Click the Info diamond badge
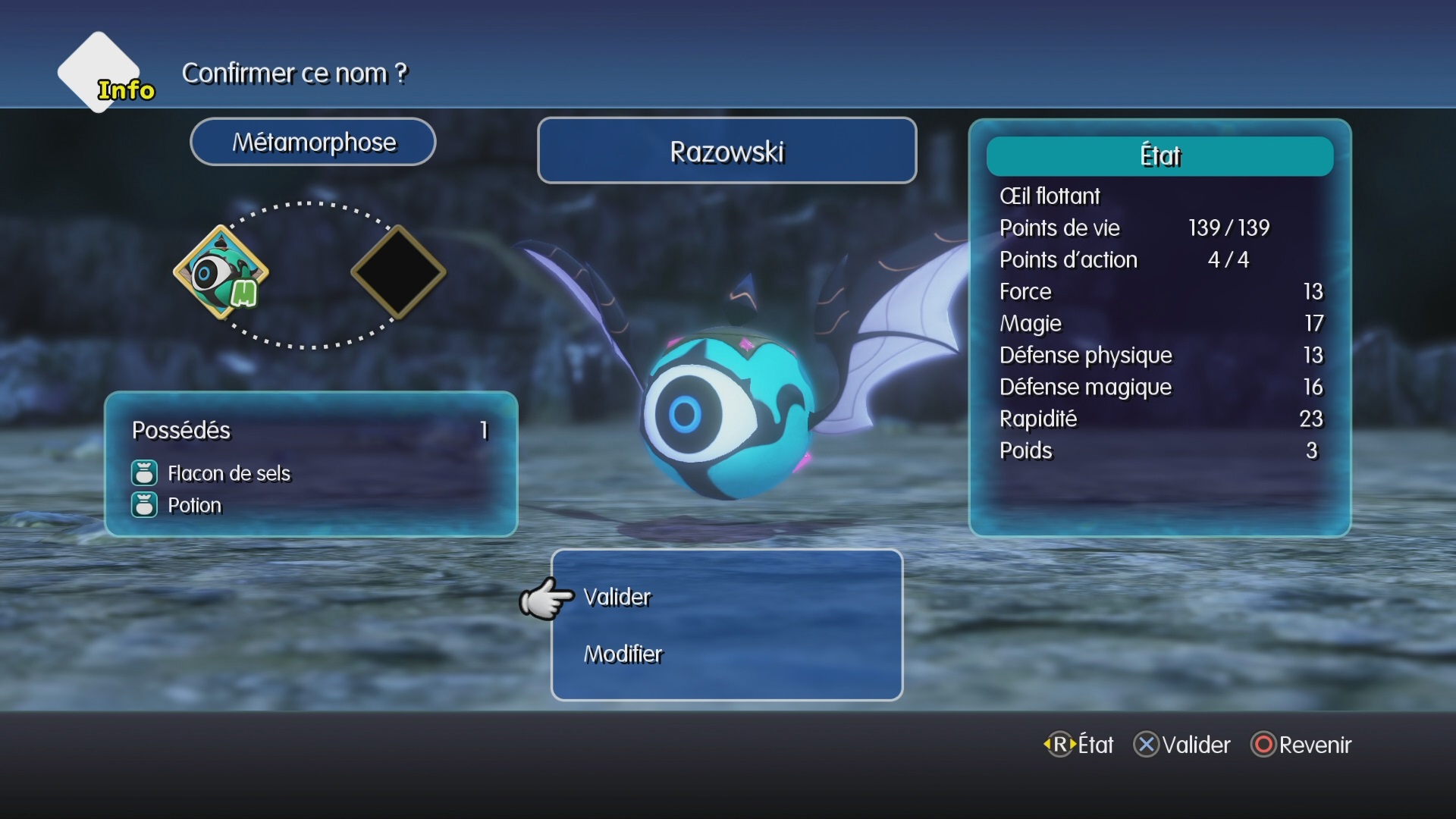The image size is (1456, 819). pyautogui.click(x=100, y=73)
